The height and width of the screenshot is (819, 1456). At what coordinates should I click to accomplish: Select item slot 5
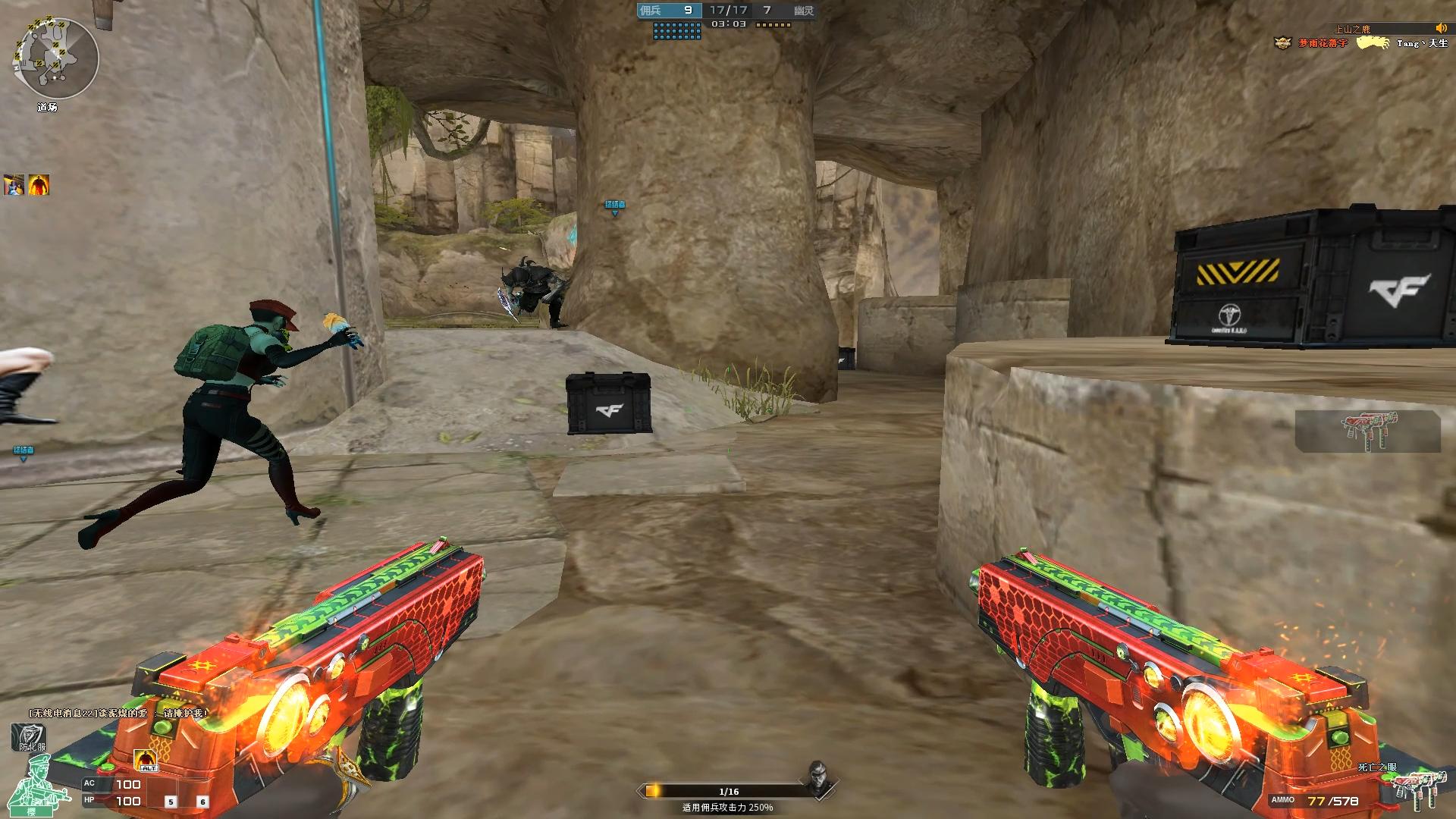pos(171,802)
